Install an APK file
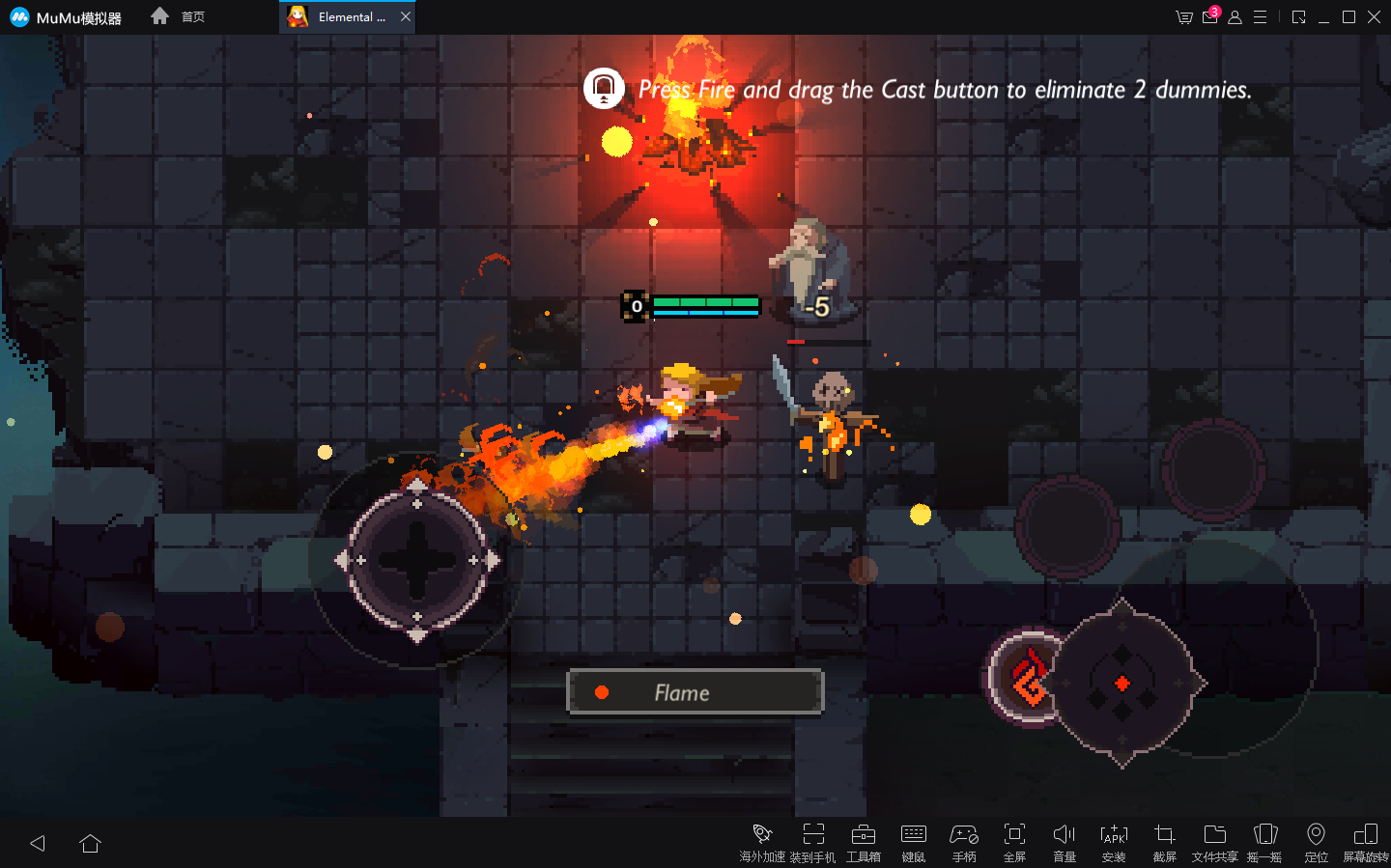Image resolution: width=1391 pixels, height=868 pixels. click(1114, 841)
